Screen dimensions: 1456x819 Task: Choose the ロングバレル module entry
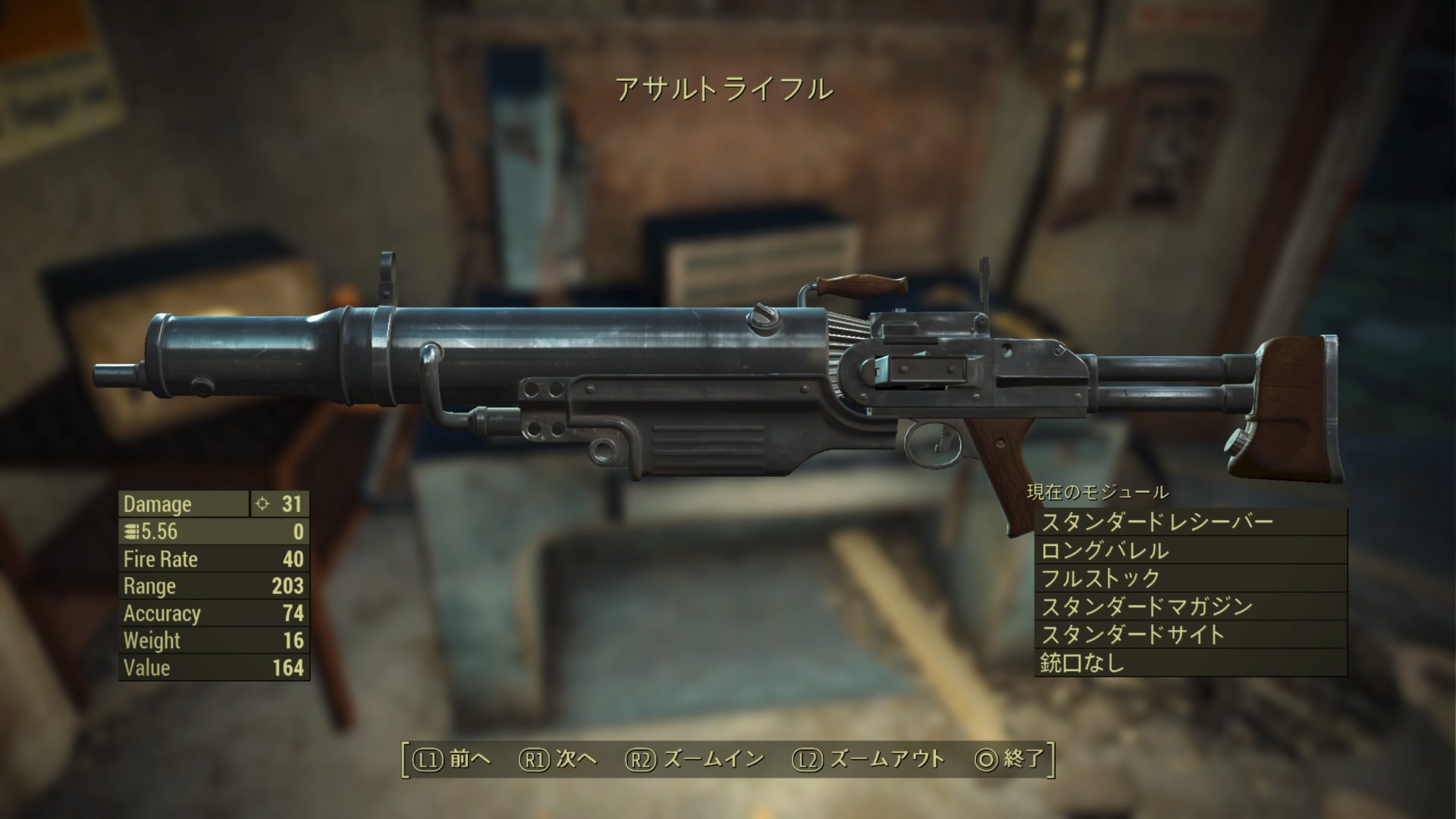(1189, 551)
